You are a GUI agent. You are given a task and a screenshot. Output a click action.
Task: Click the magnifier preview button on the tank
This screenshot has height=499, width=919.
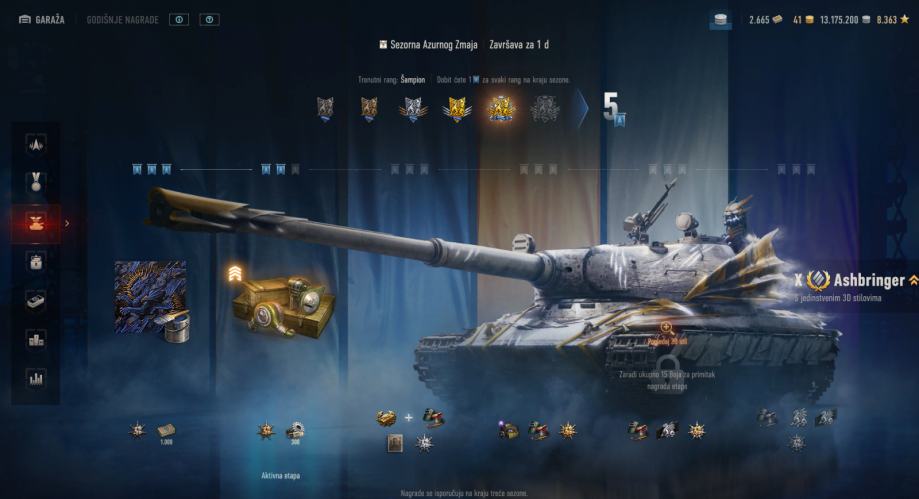[x=667, y=328]
